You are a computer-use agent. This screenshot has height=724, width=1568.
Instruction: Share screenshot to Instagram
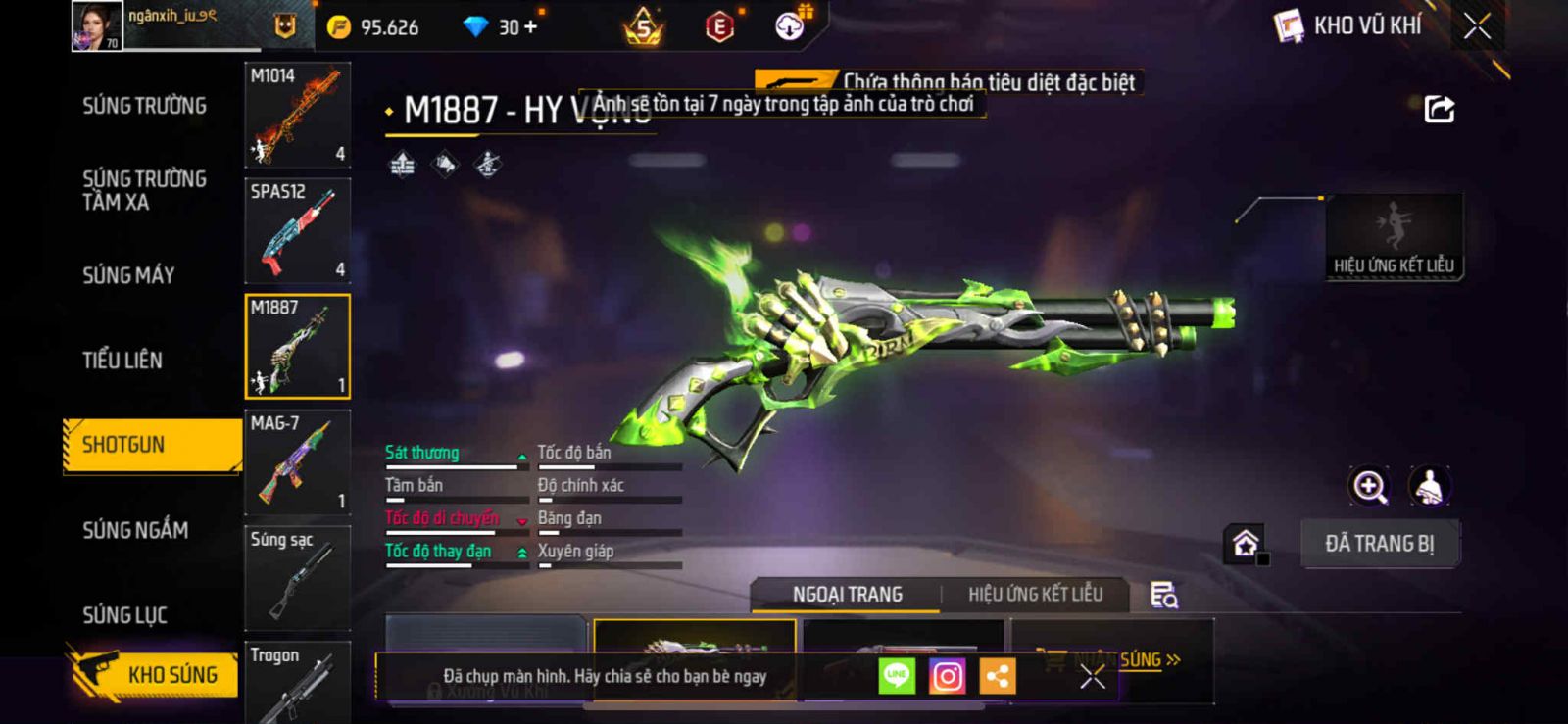pos(947,676)
